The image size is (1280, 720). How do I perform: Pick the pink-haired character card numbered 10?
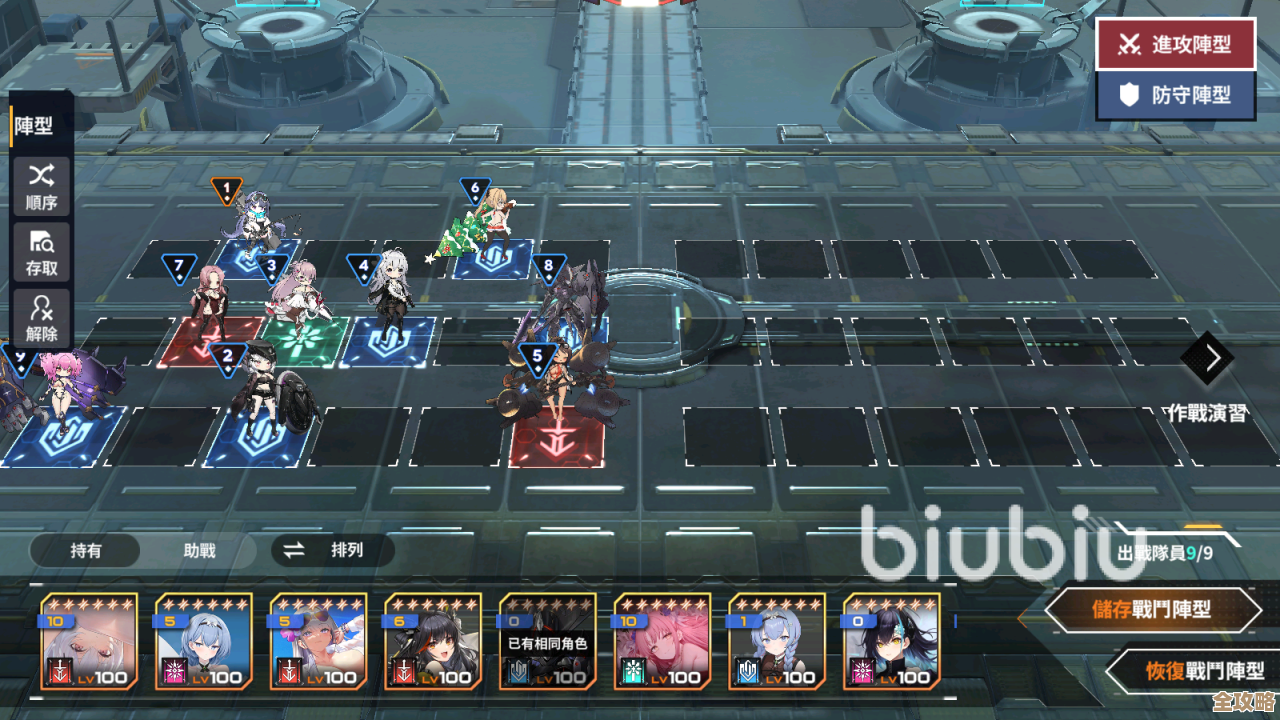(x=662, y=642)
